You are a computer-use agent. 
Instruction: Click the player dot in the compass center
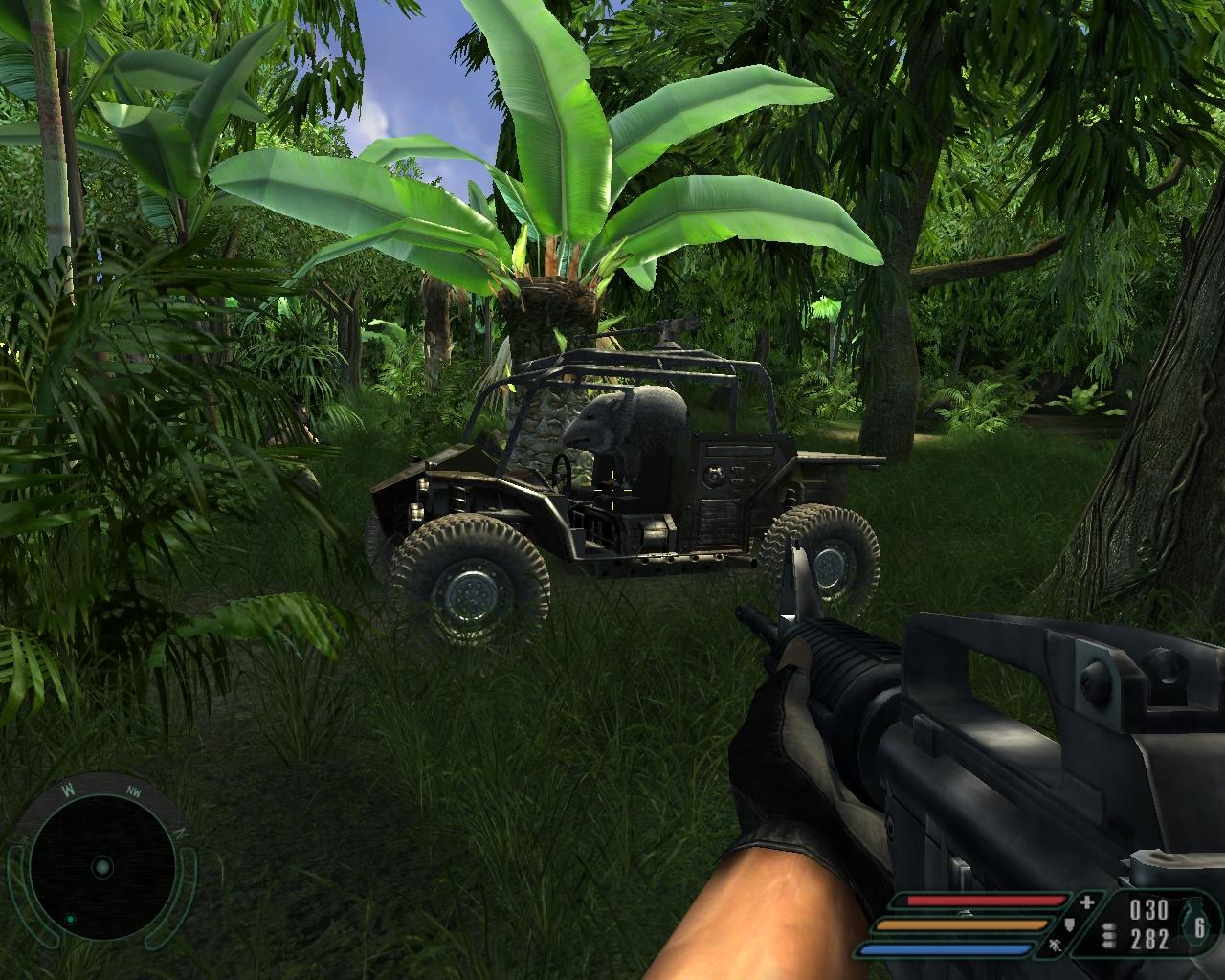[101, 867]
